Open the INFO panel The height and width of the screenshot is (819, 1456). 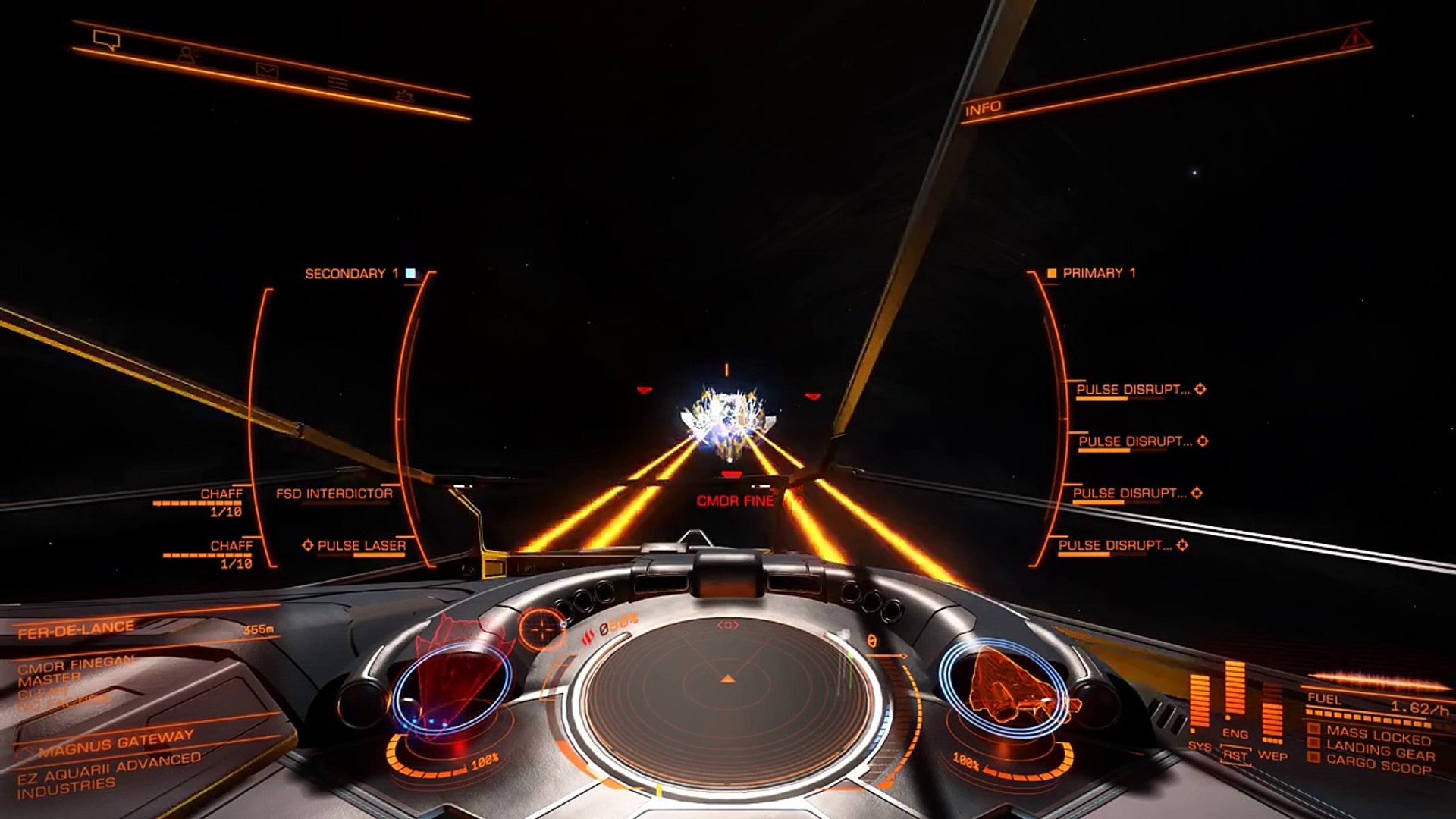click(x=984, y=108)
